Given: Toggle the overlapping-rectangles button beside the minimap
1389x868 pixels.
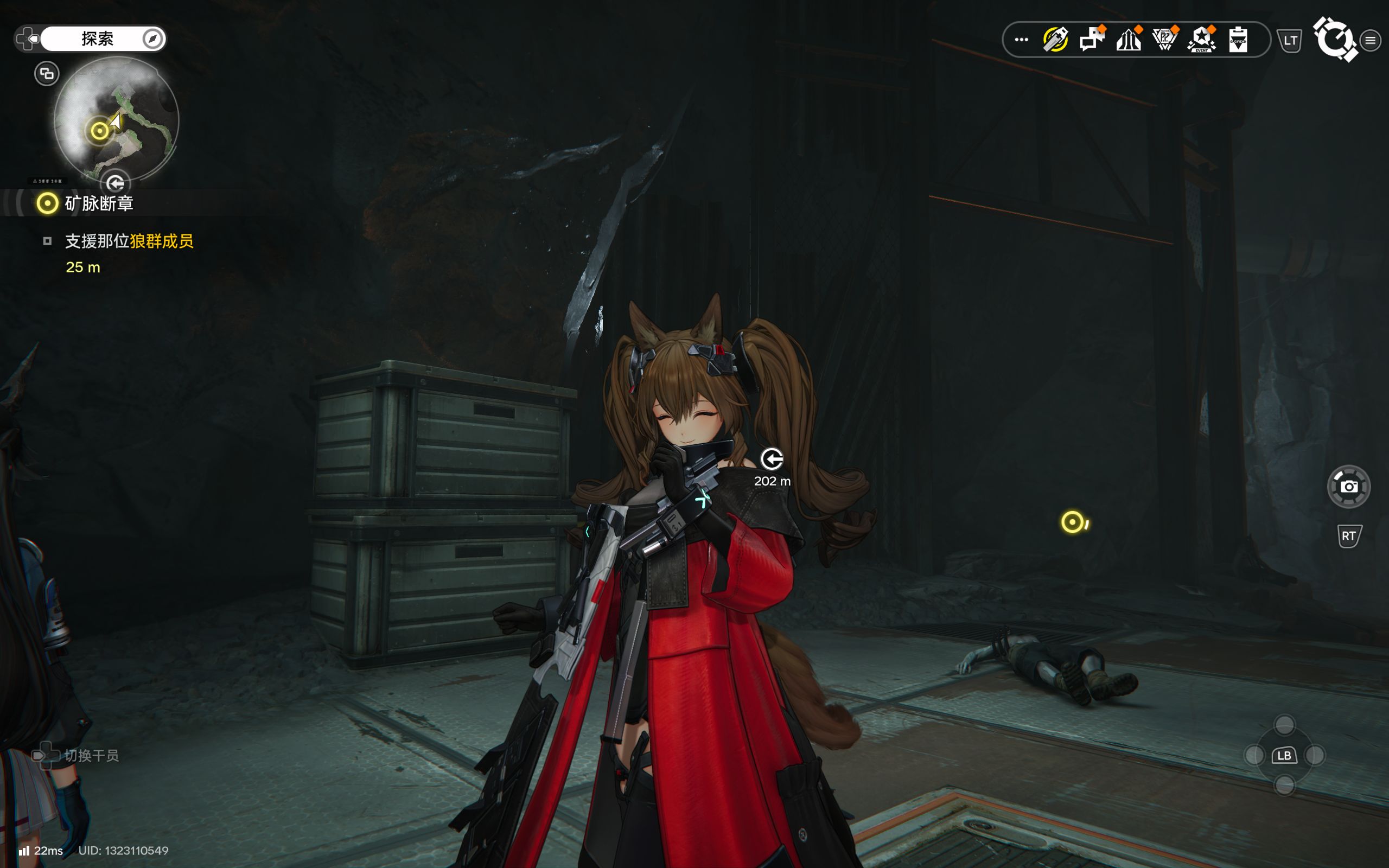Looking at the screenshot, I should 47,73.
